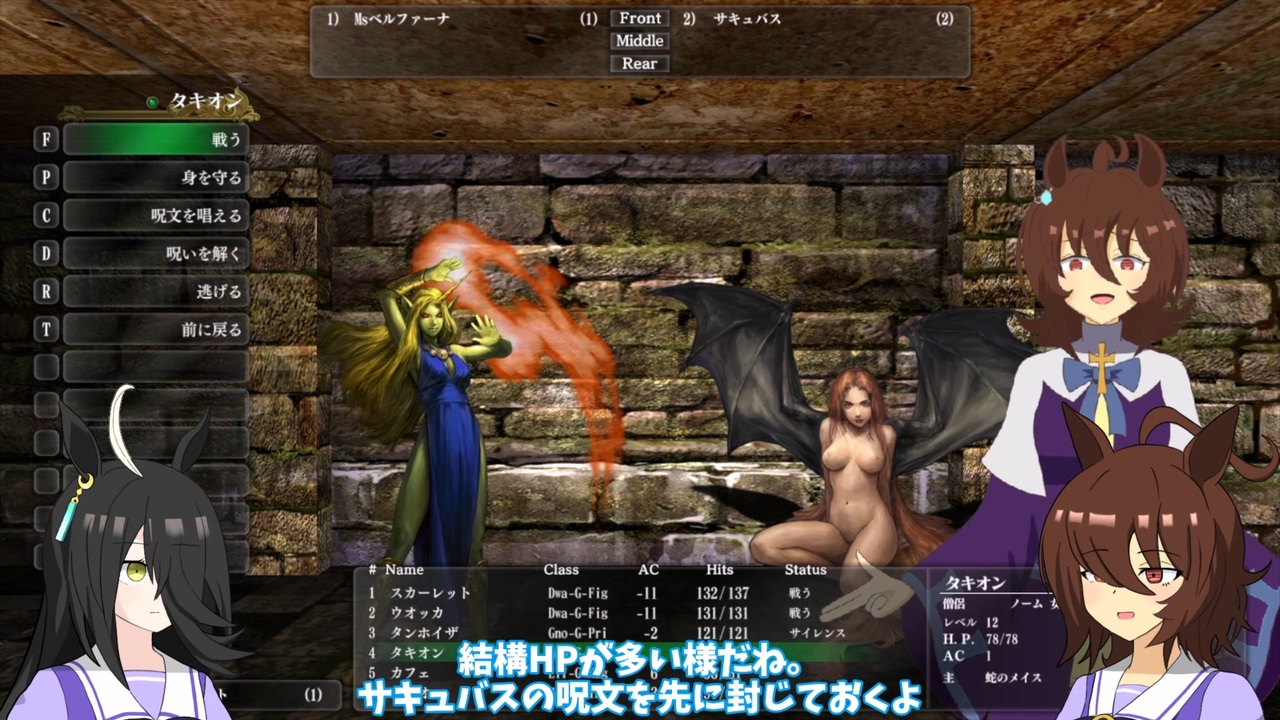Select the Middle formation position
Image resolution: width=1280 pixels, height=720 pixels.
638,41
